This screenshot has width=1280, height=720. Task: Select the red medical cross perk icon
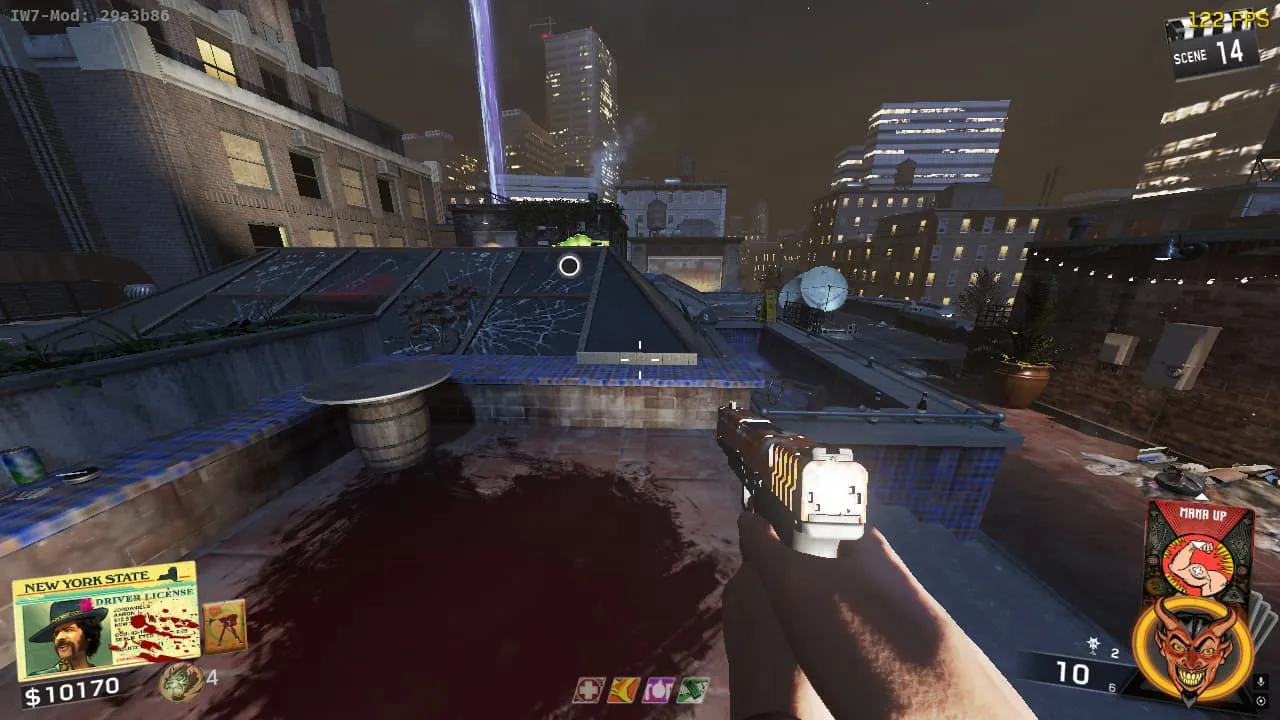pyautogui.click(x=588, y=690)
